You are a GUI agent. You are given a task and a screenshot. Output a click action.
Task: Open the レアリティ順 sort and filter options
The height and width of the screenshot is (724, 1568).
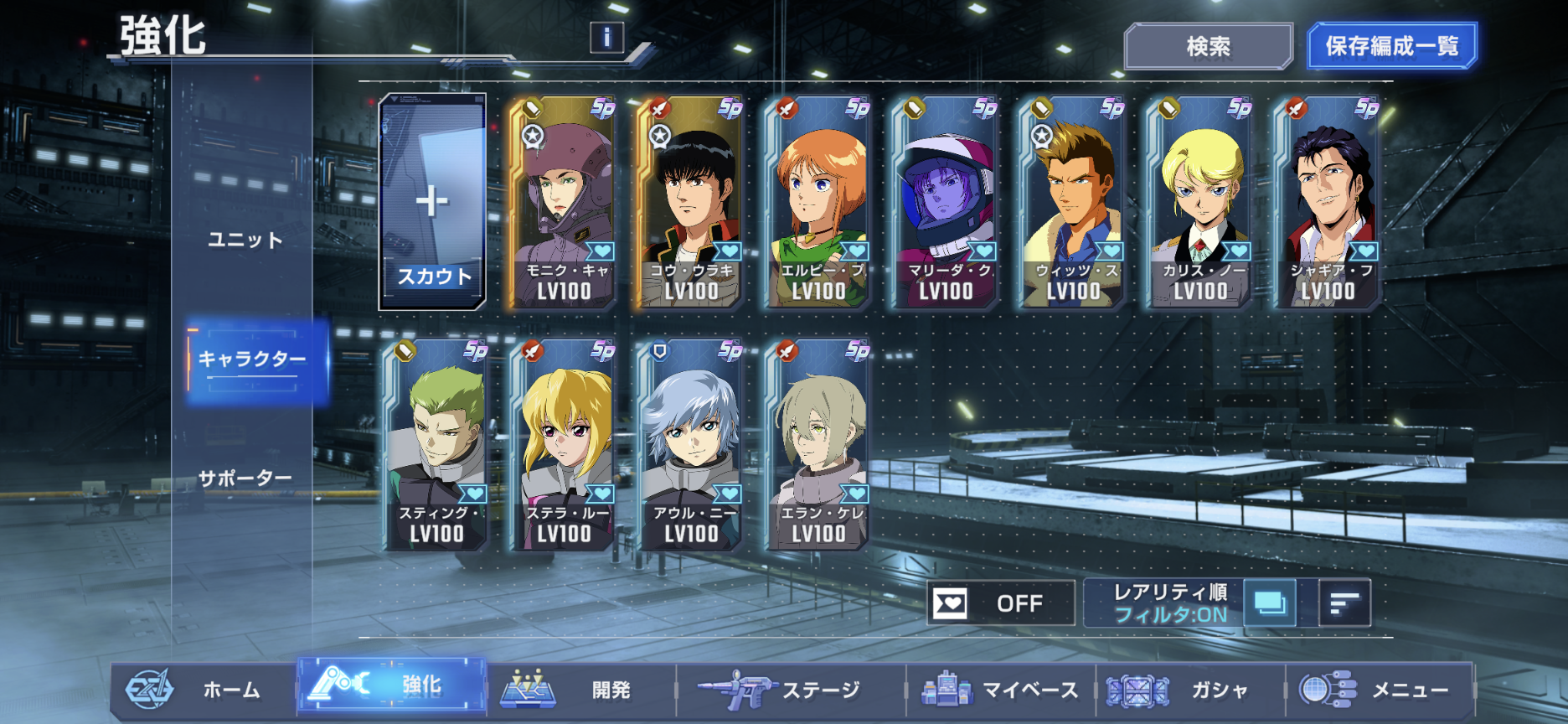(x=1169, y=602)
